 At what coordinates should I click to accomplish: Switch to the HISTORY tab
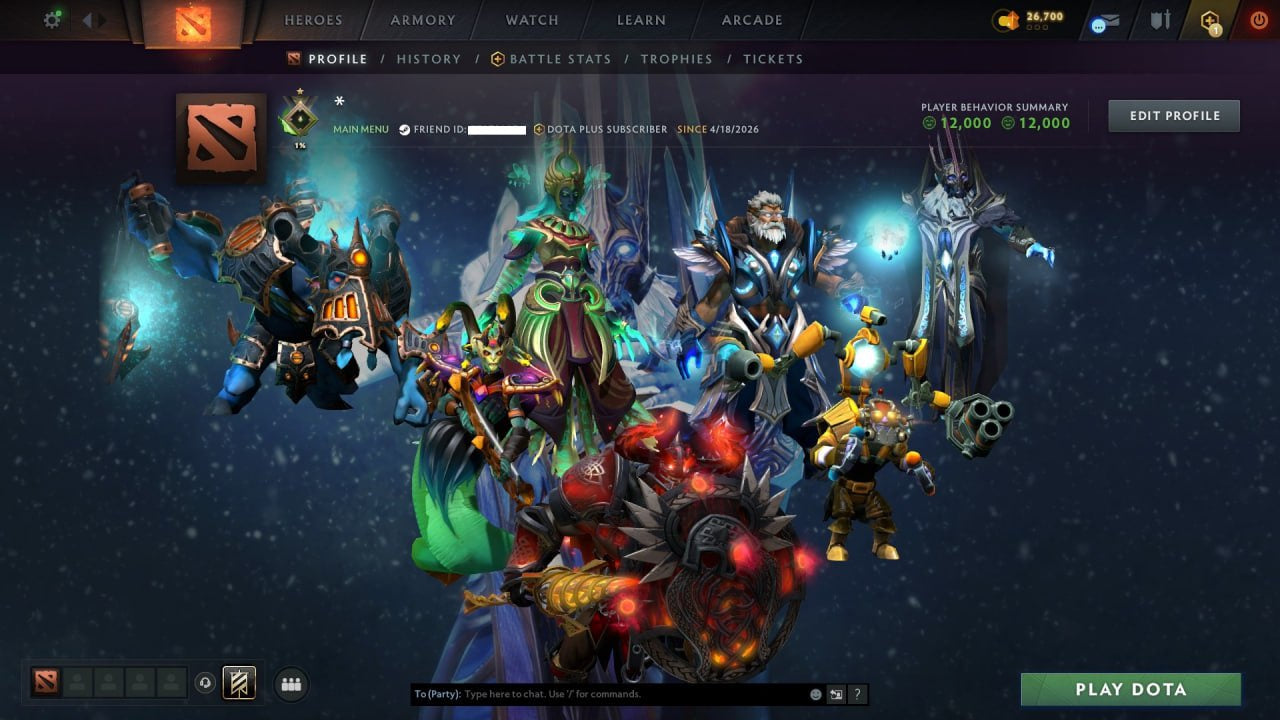tap(428, 59)
